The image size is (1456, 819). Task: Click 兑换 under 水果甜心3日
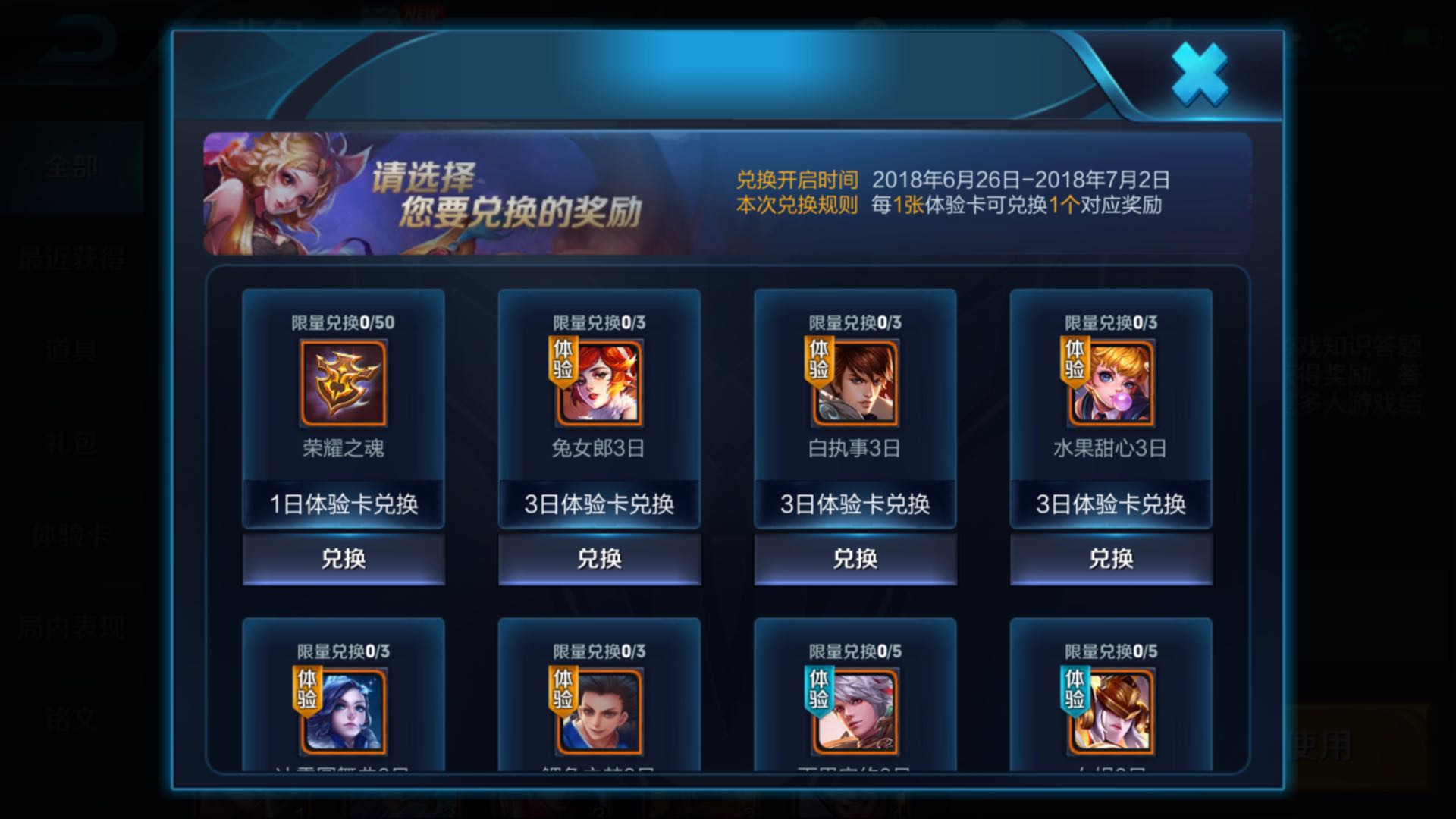pos(1110,559)
